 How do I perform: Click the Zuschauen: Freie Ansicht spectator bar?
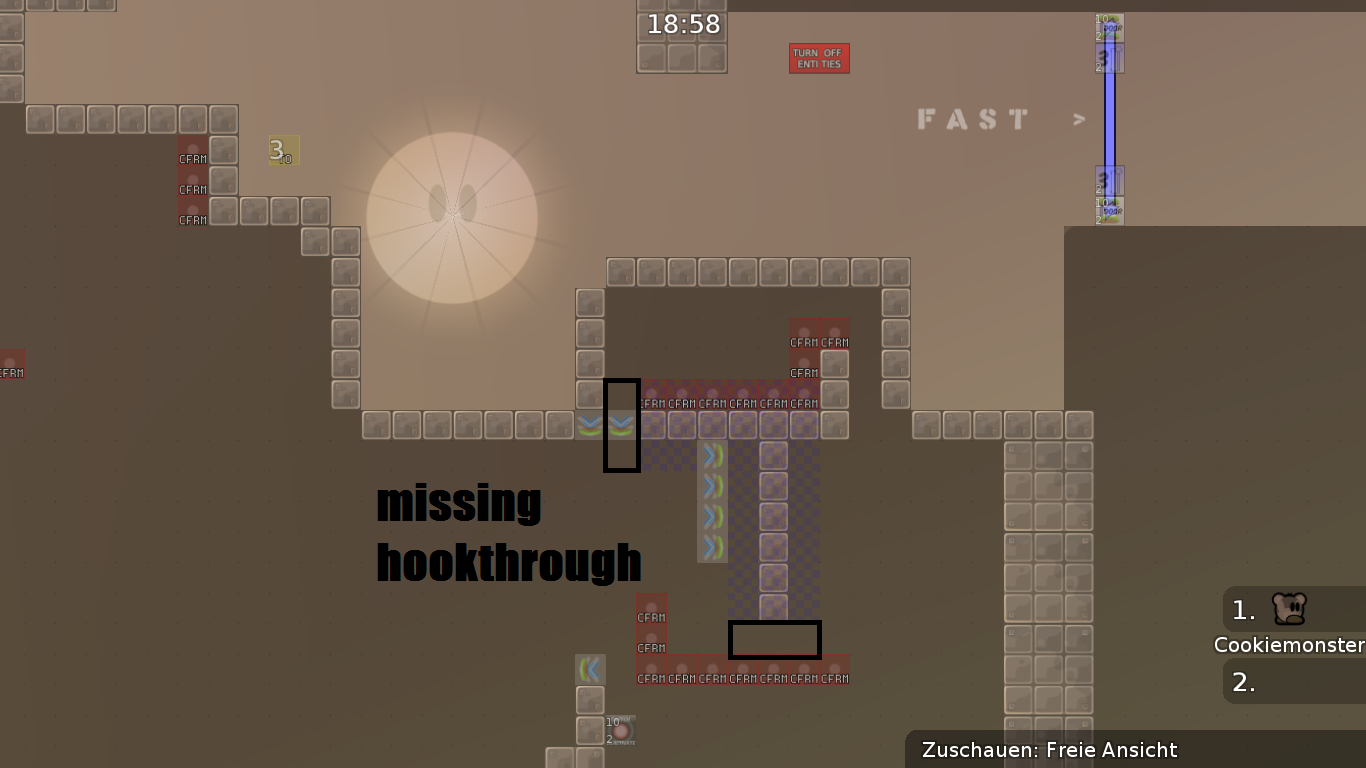pos(1050,750)
